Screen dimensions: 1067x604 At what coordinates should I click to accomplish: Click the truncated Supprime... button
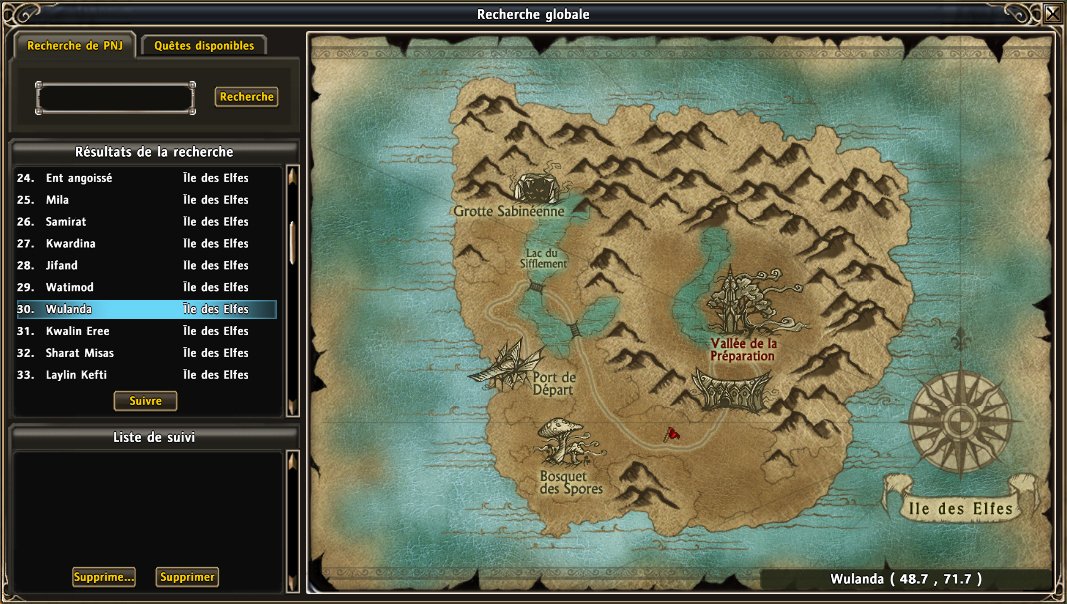coord(104,577)
